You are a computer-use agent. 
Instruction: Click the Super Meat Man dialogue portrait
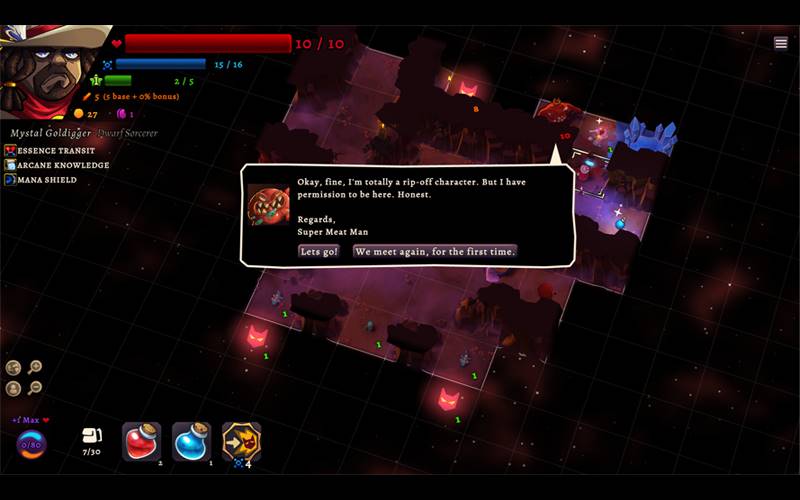click(x=268, y=205)
